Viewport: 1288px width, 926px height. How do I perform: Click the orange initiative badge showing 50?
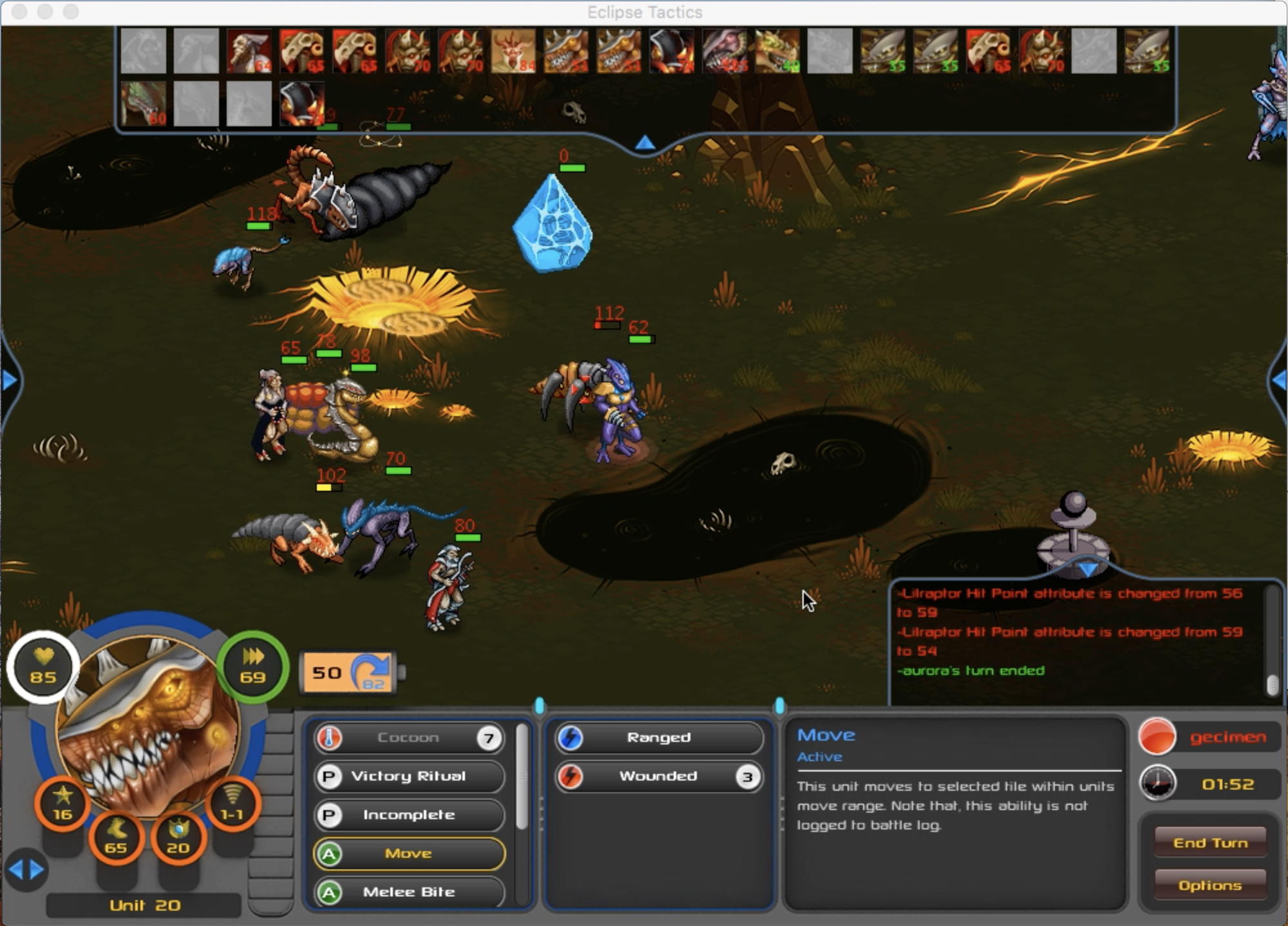pyautogui.click(x=348, y=673)
